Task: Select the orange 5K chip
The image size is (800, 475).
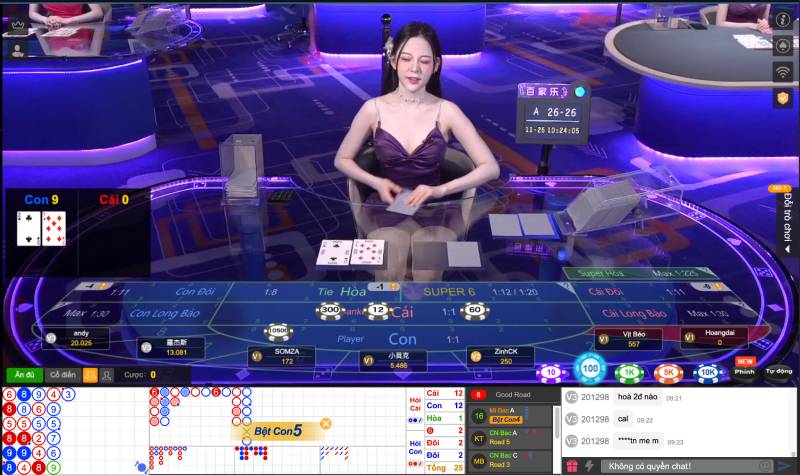Action: pos(667,372)
